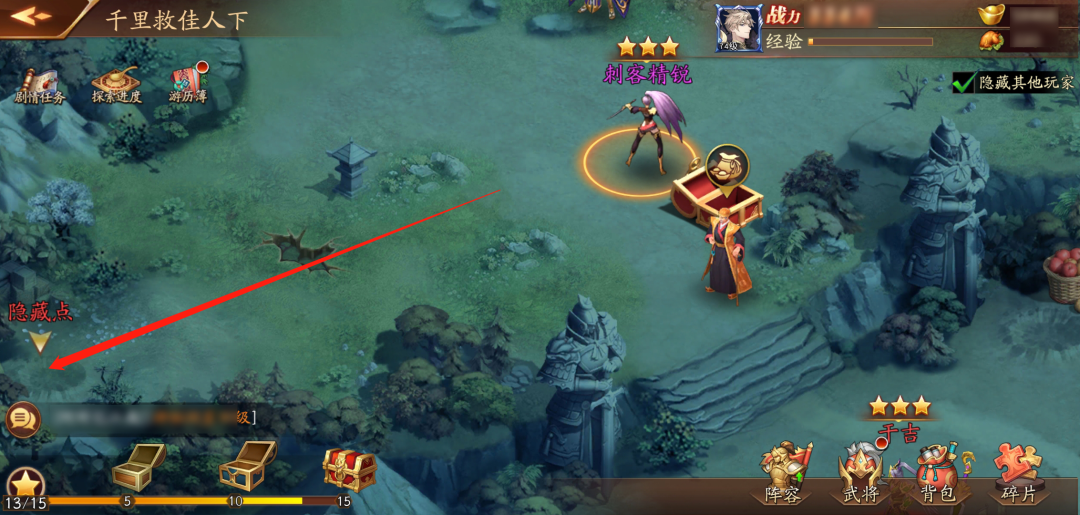
Task: Go back using the golden arrow button
Action: (31, 16)
